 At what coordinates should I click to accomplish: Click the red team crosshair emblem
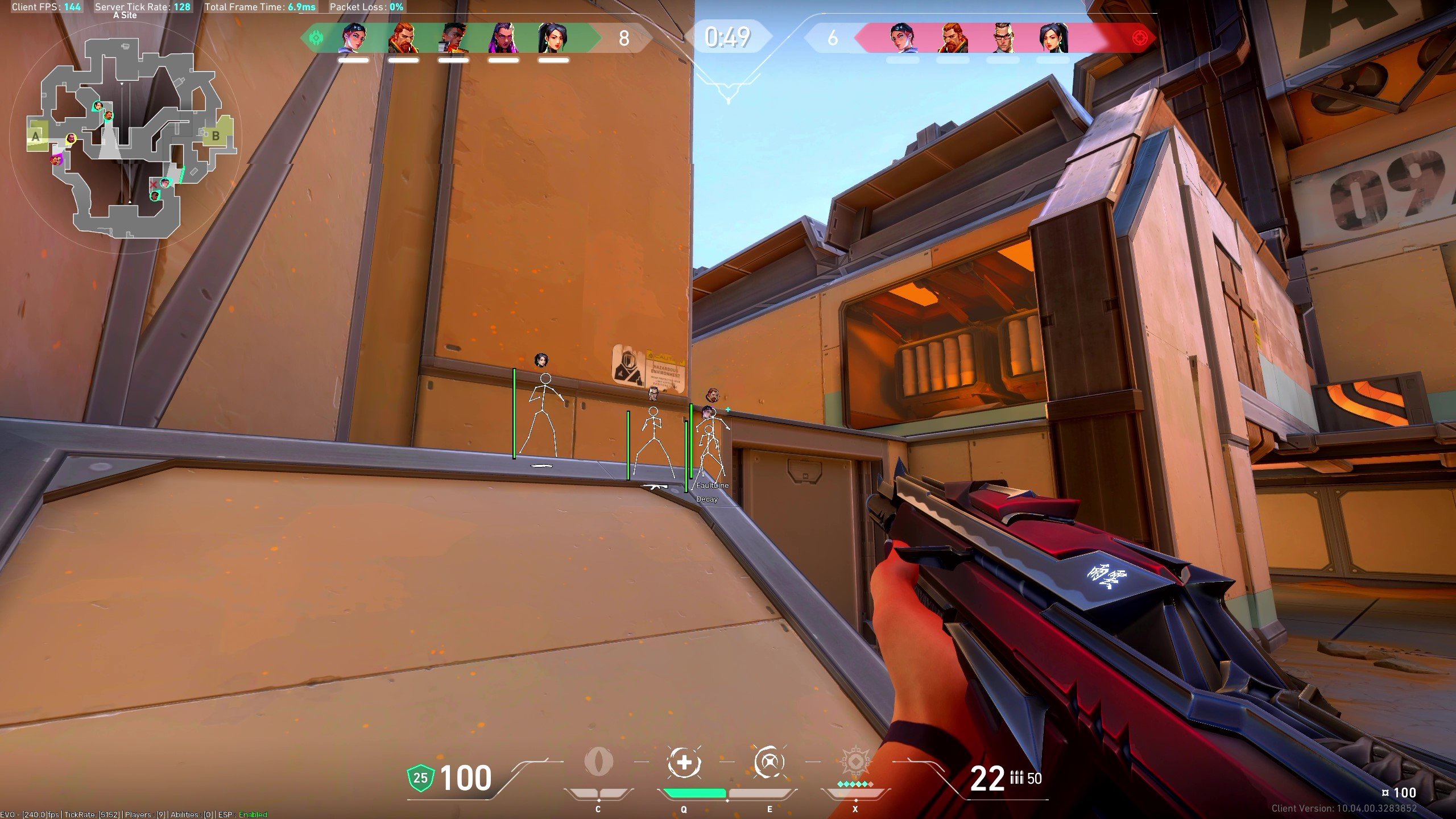click(x=1140, y=38)
